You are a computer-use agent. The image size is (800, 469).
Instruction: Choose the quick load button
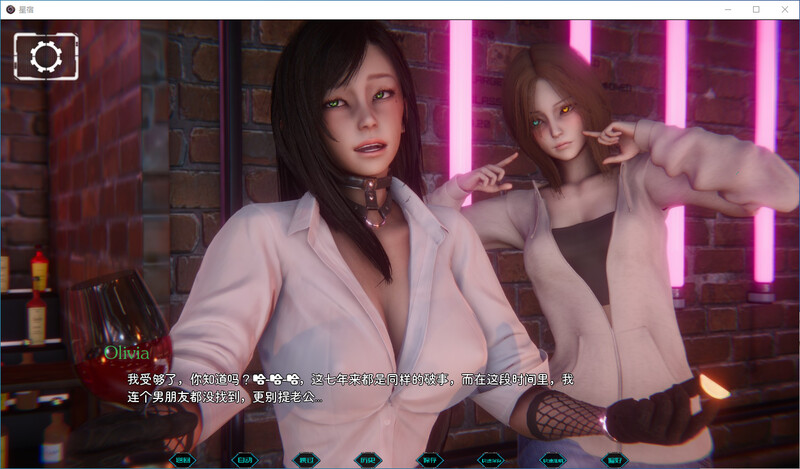coord(553,460)
